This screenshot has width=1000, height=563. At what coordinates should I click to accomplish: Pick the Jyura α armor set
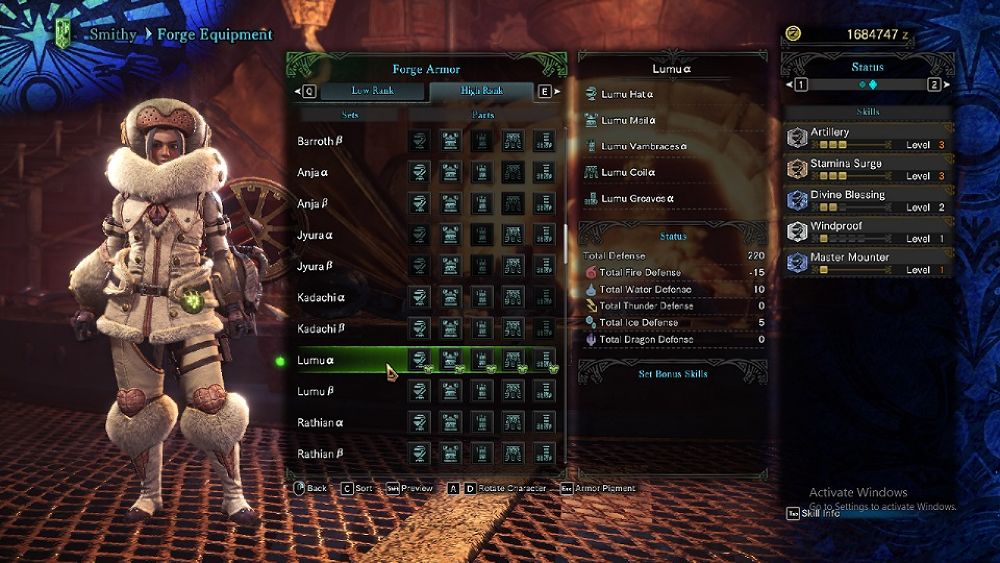pyautogui.click(x=315, y=235)
